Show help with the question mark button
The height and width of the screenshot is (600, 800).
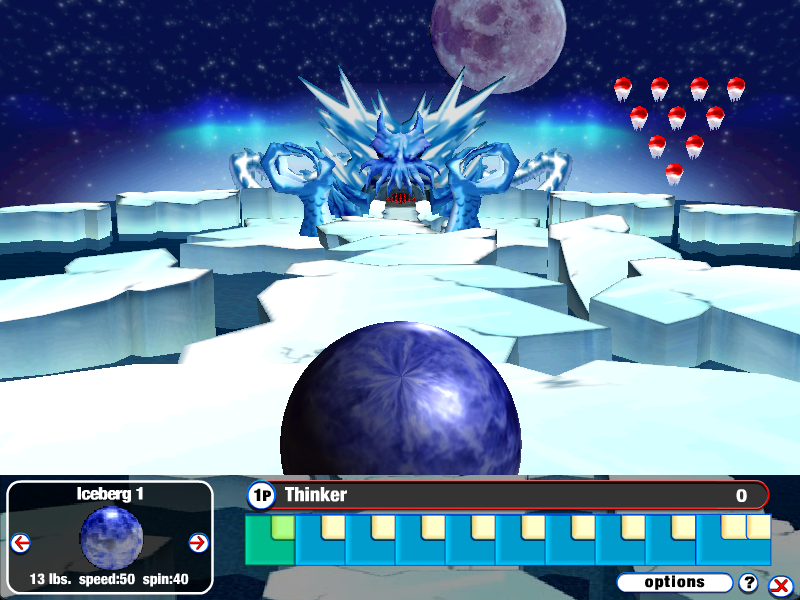coord(748,583)
